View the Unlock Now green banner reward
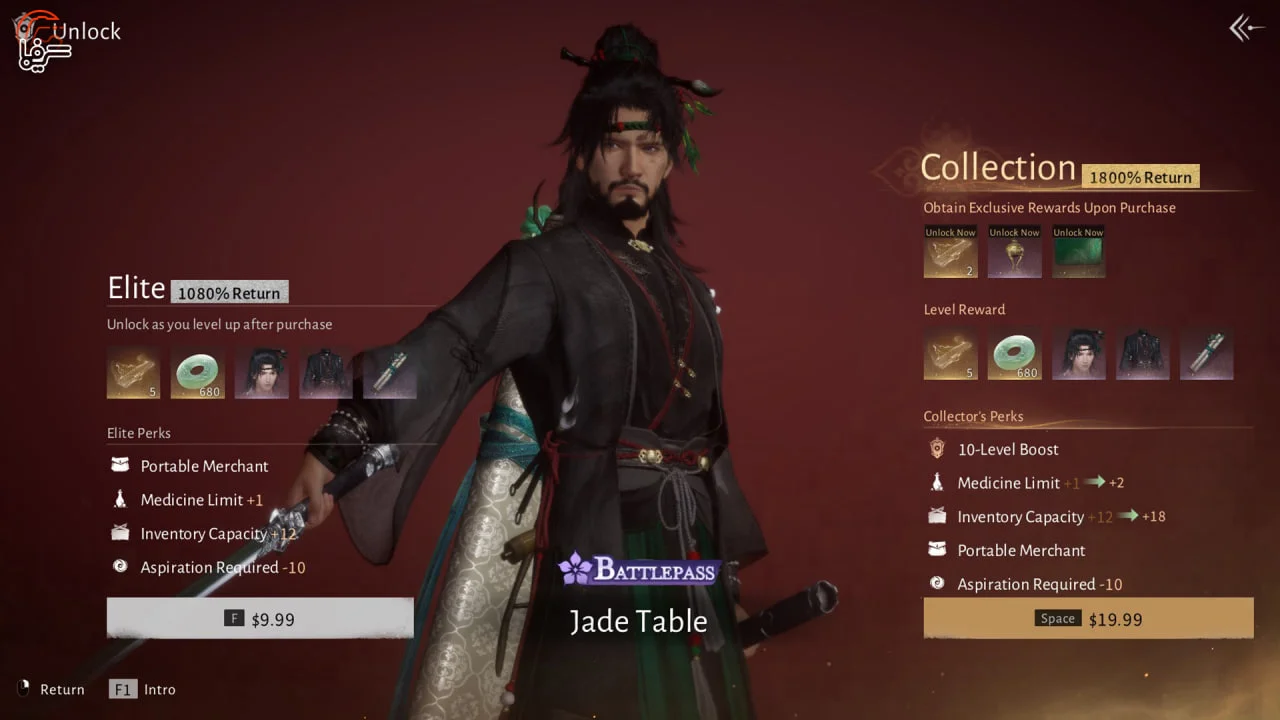The height and width of the screenshot is (720, 1280). [x=1078, y=252]
